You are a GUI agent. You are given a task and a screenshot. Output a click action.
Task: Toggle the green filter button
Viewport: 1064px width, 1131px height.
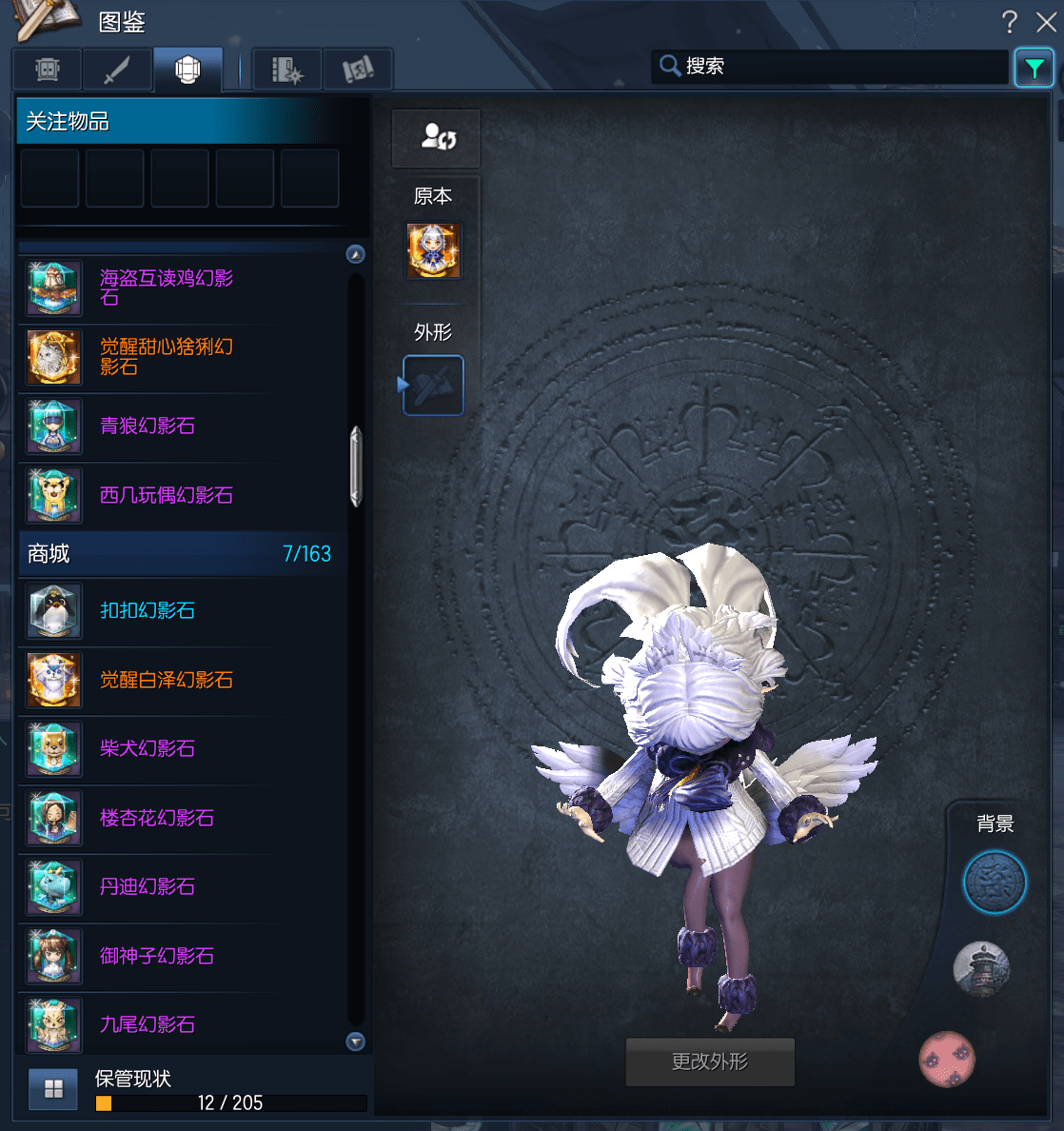1034,68
